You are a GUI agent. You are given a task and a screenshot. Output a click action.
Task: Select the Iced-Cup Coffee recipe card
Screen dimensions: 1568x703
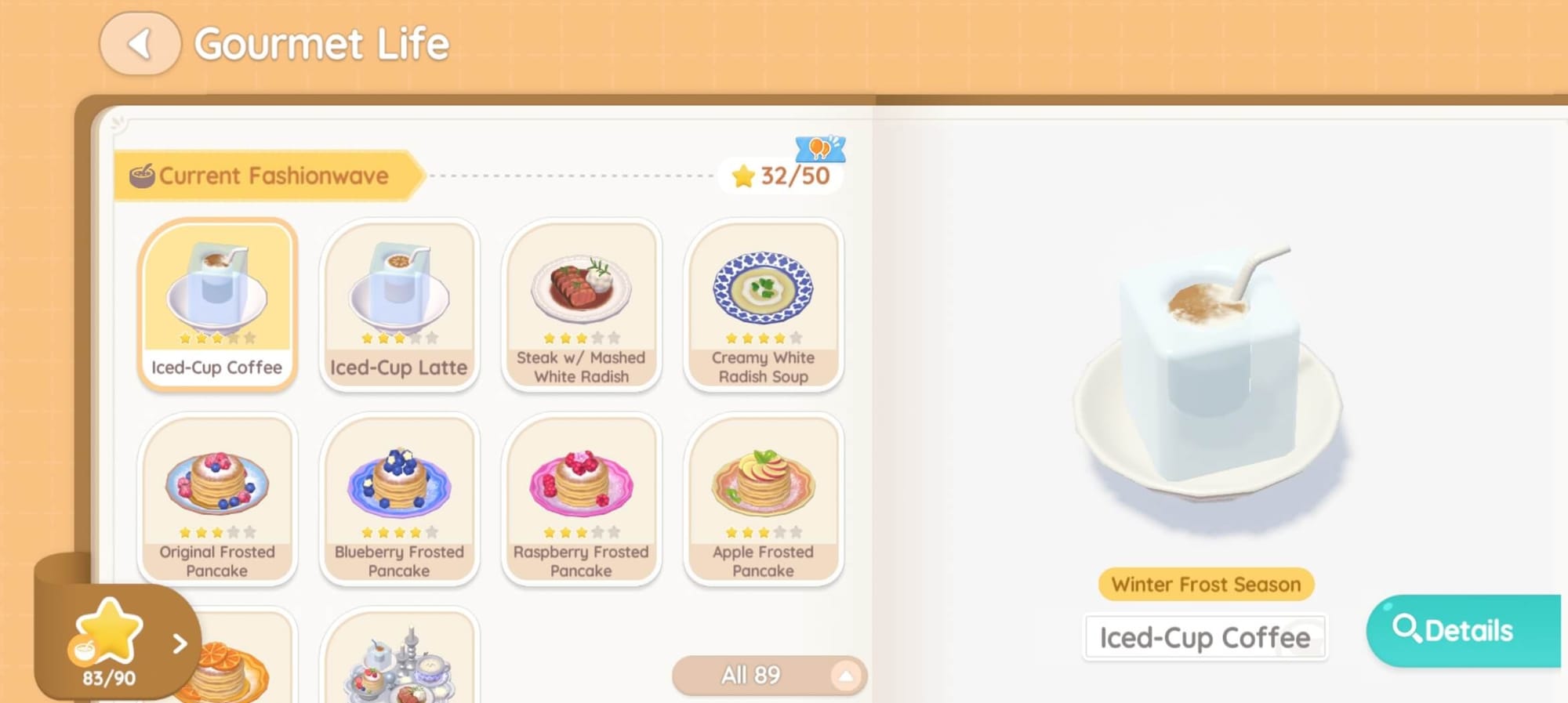[x=217, y=304]
